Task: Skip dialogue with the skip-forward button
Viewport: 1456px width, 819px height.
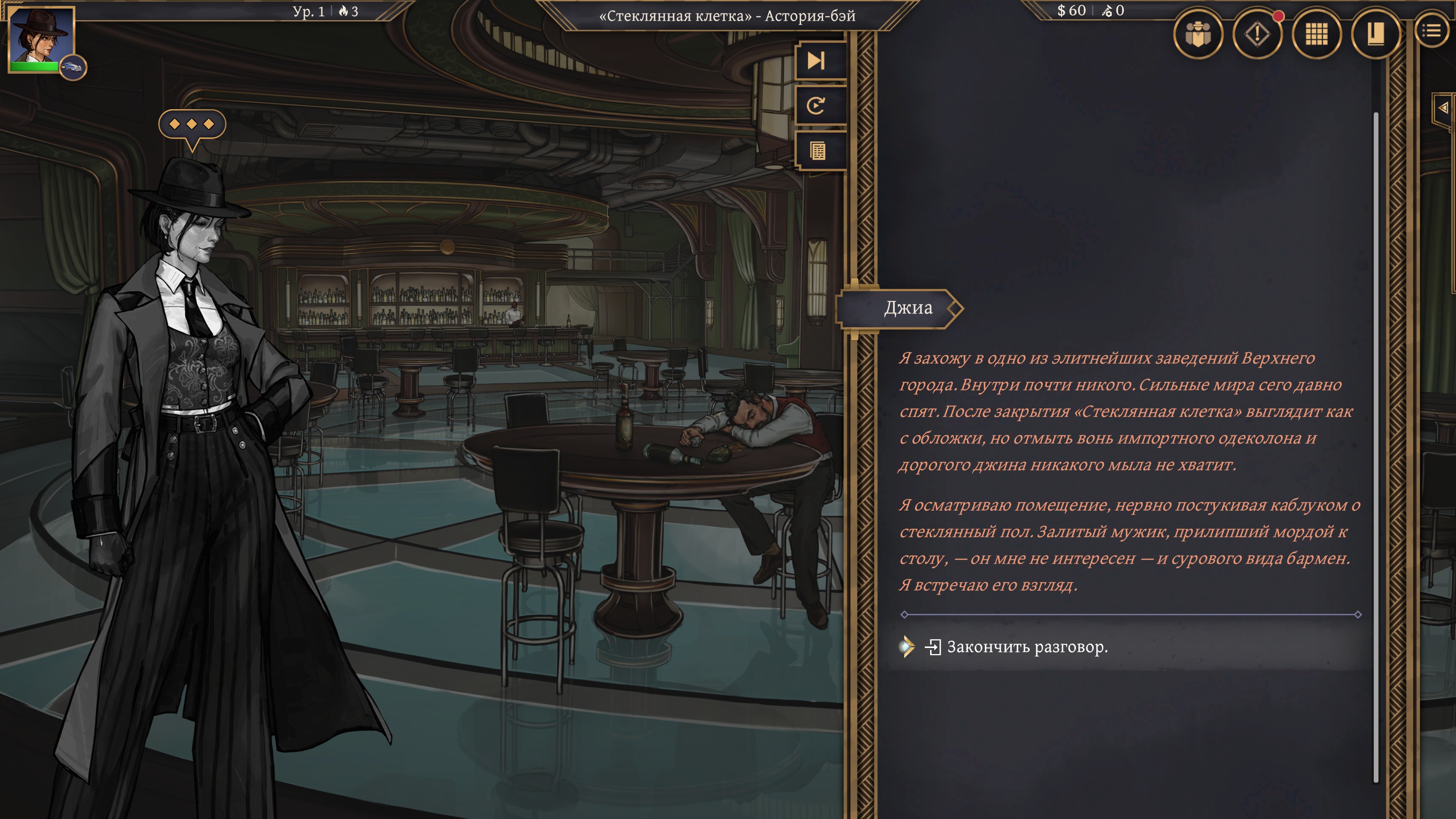Action: coord(817,61)
